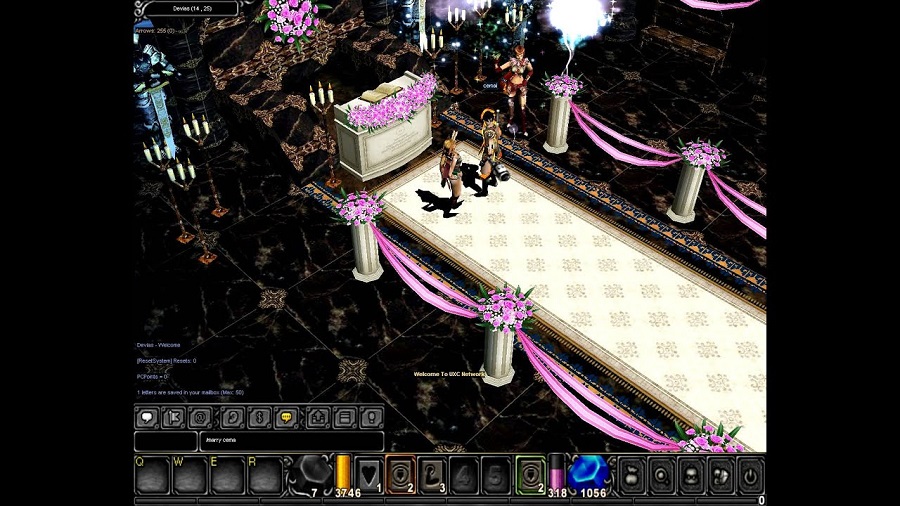Click the flag icon chat button
The height and width of the screenshot is (506, 900).
pos(175,417)
